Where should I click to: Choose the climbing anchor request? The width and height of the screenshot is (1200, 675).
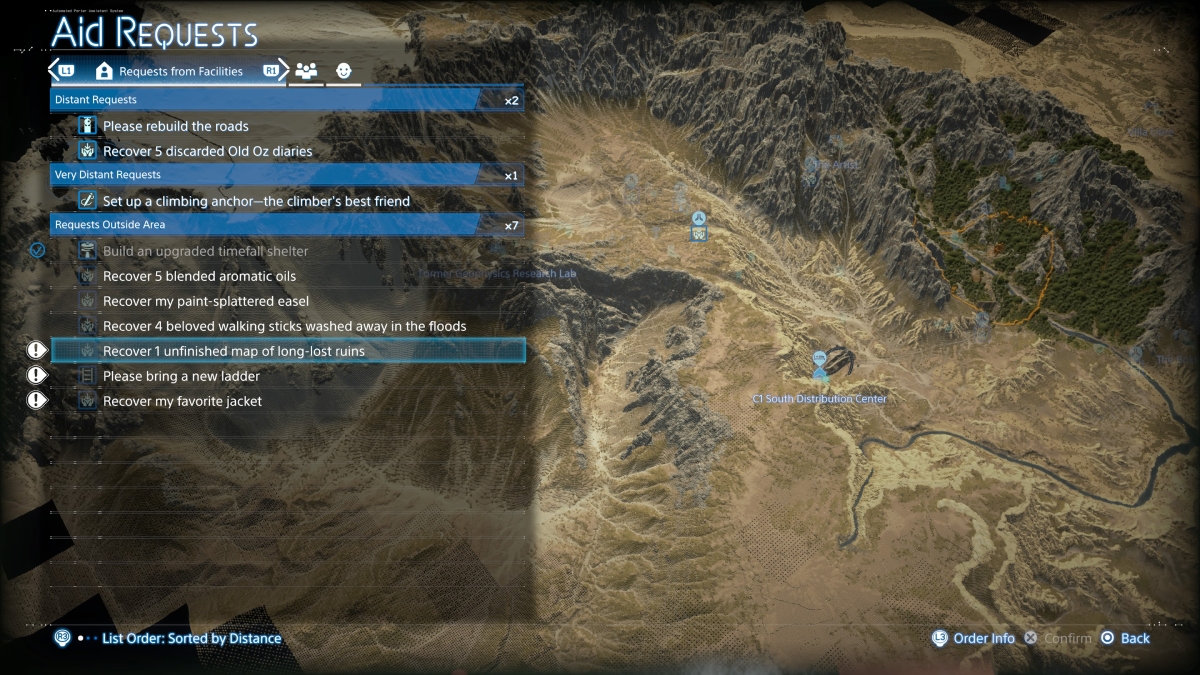(x=256, y=201)
